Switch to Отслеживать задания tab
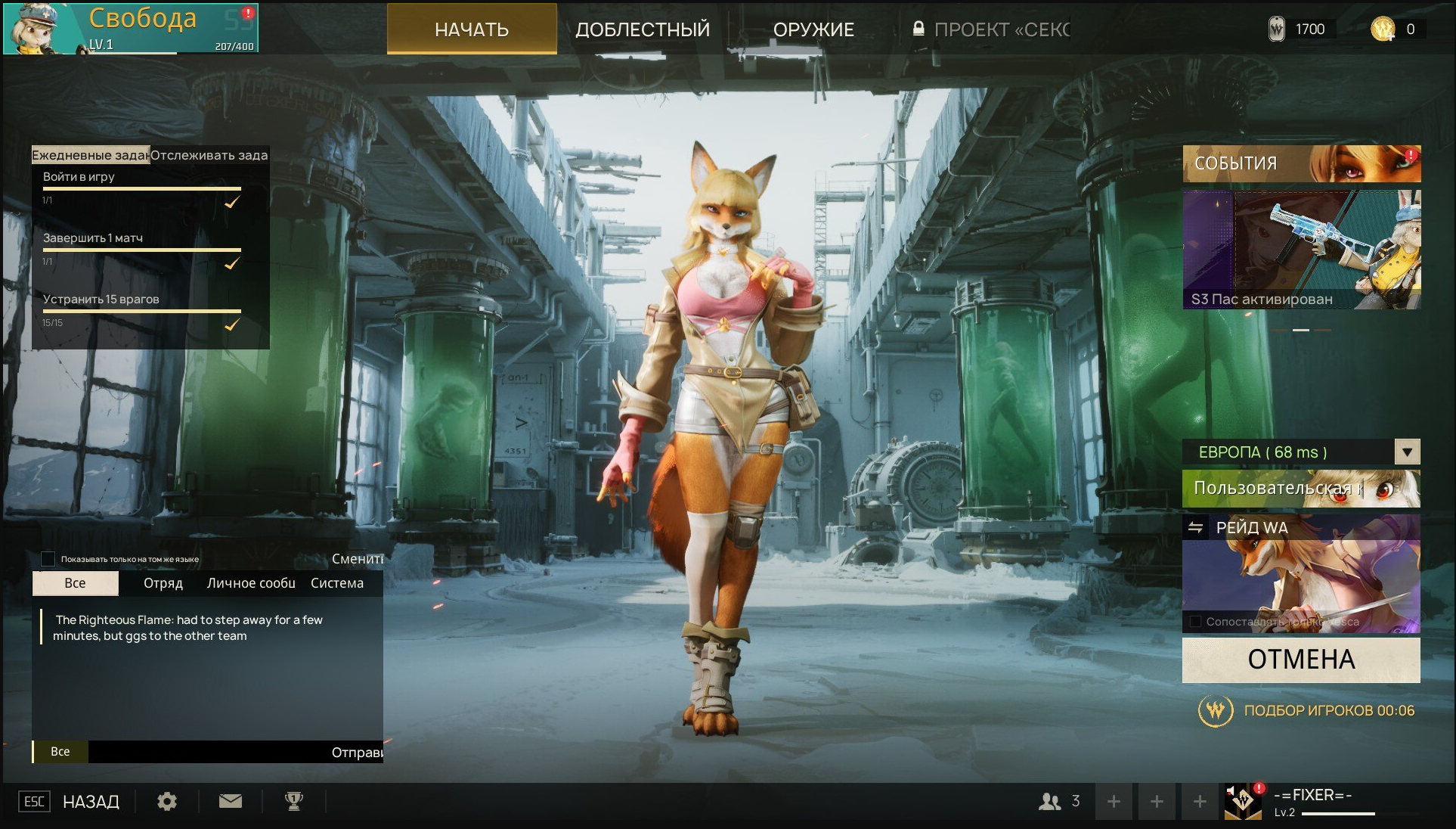The height and width of the screenshot is (829, 1456). (209, 155)
